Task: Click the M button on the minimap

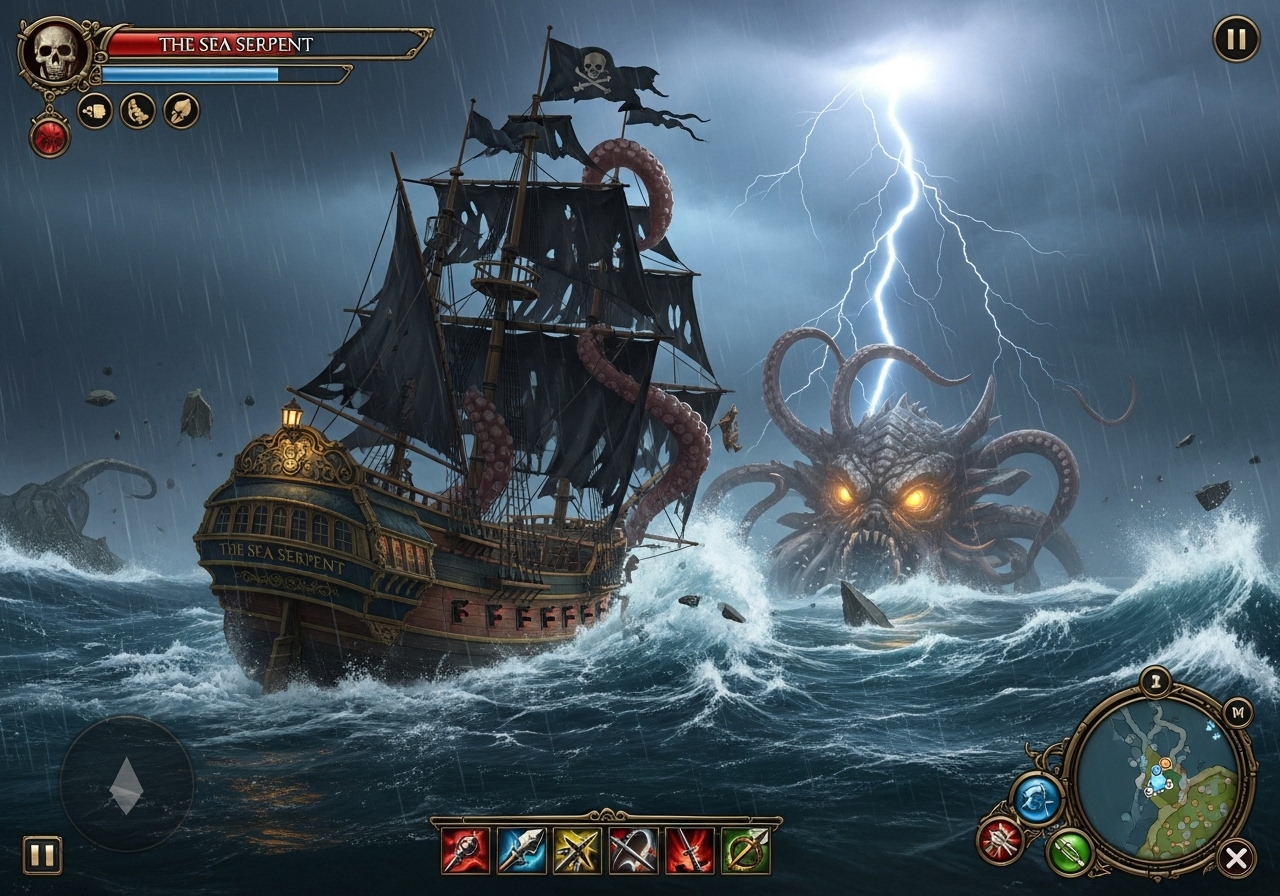Action: pyautogui.click(x=1238, y=712)
